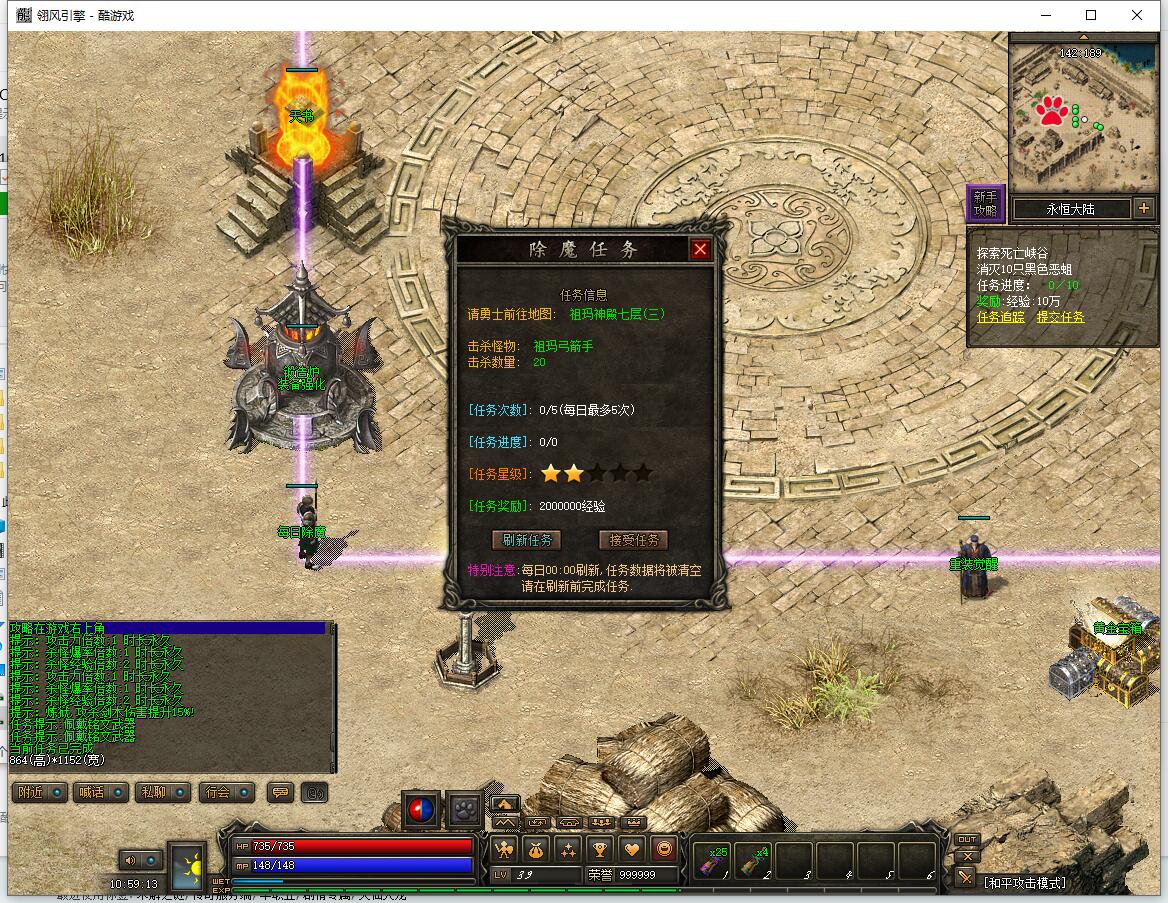Click the 刷新任务 refresh quest button
The image size is (1168, 903).
pyautogui.click(x=526, y=540)
